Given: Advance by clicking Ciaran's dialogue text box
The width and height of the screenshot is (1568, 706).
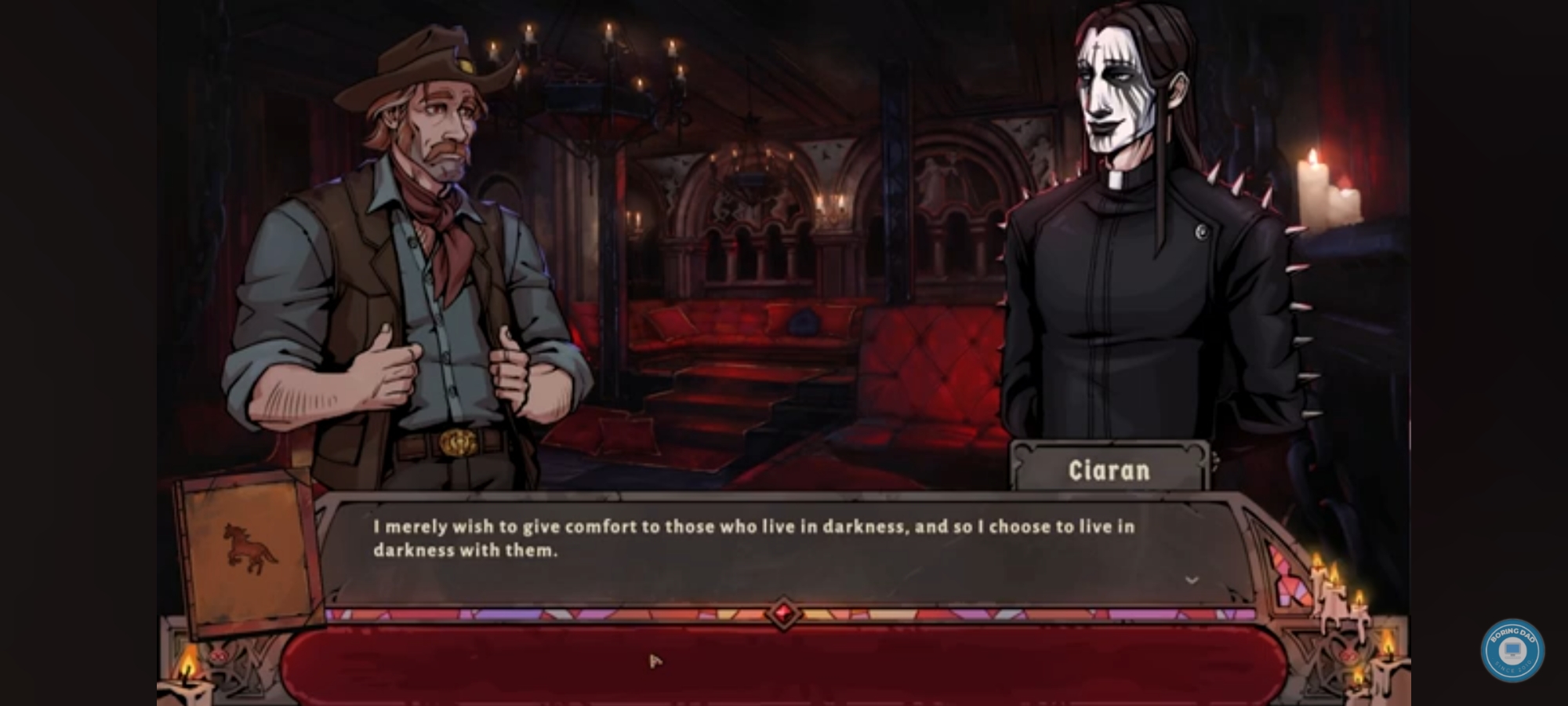Looking at the screenshot, I should [x=753, y=549].
